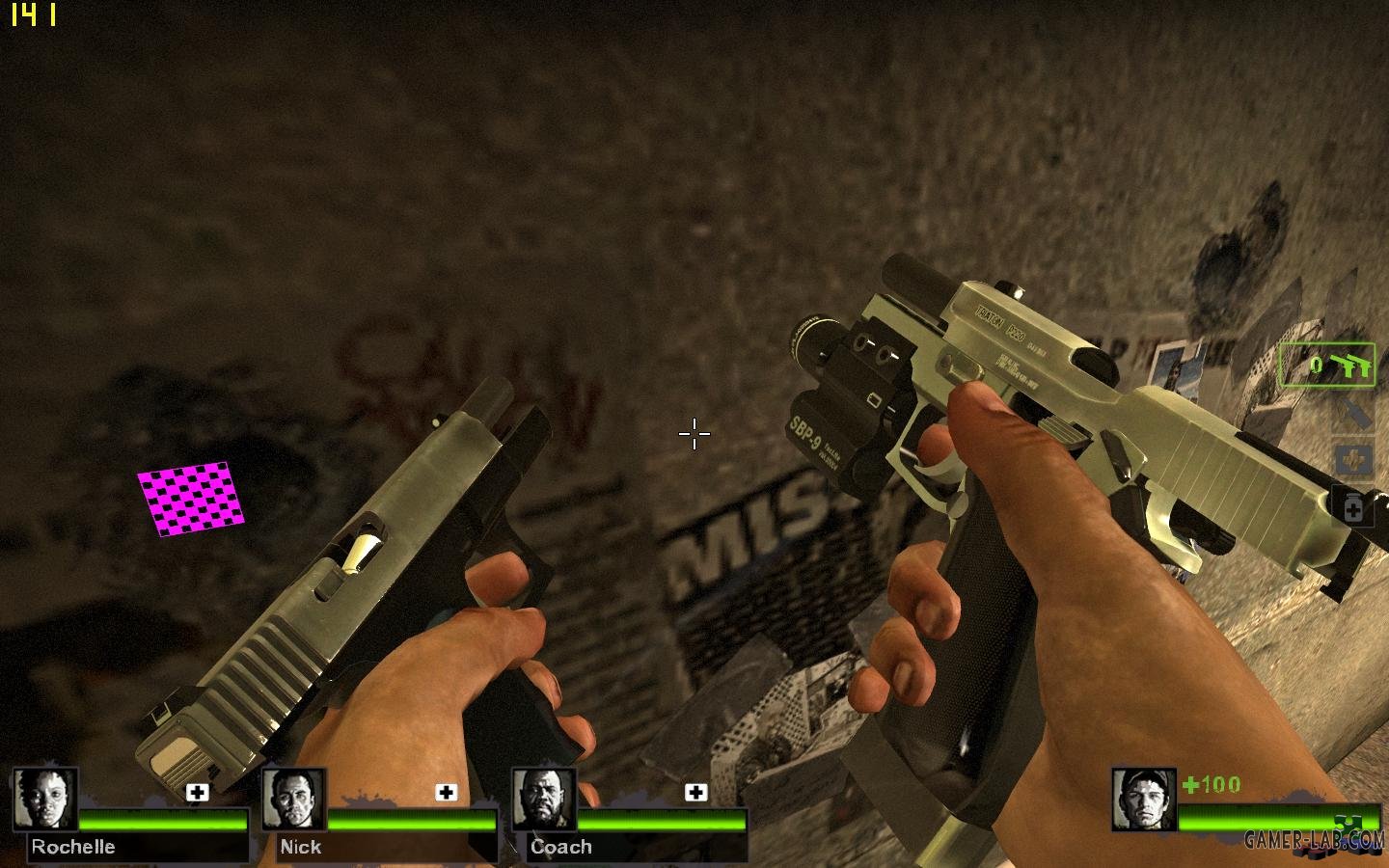This screenshot has width=1389, height=868.
Task: Click your own survivor portrait
Action: (x=1144, y=800)
